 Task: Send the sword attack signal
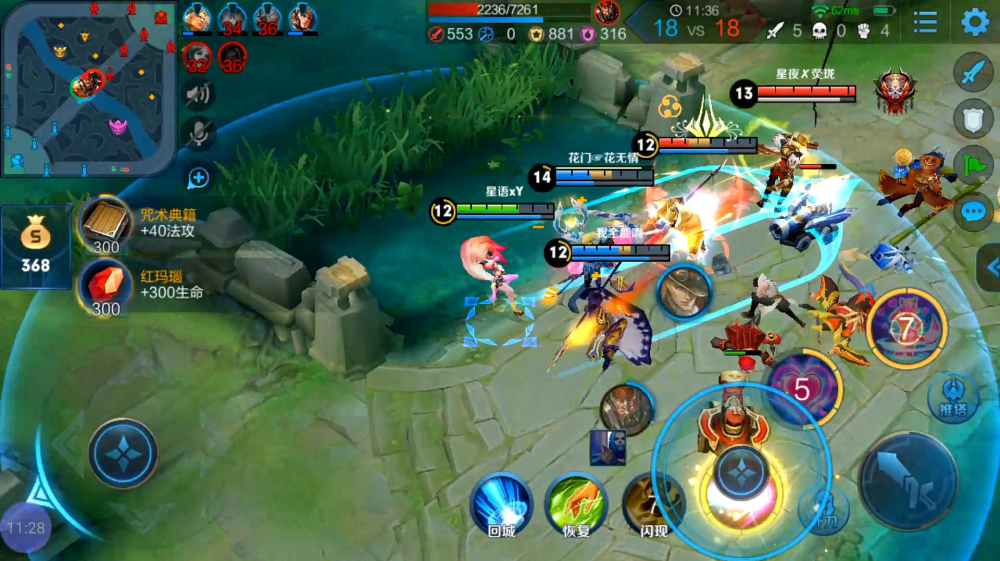pyautogui.click(x=974, y=73)
